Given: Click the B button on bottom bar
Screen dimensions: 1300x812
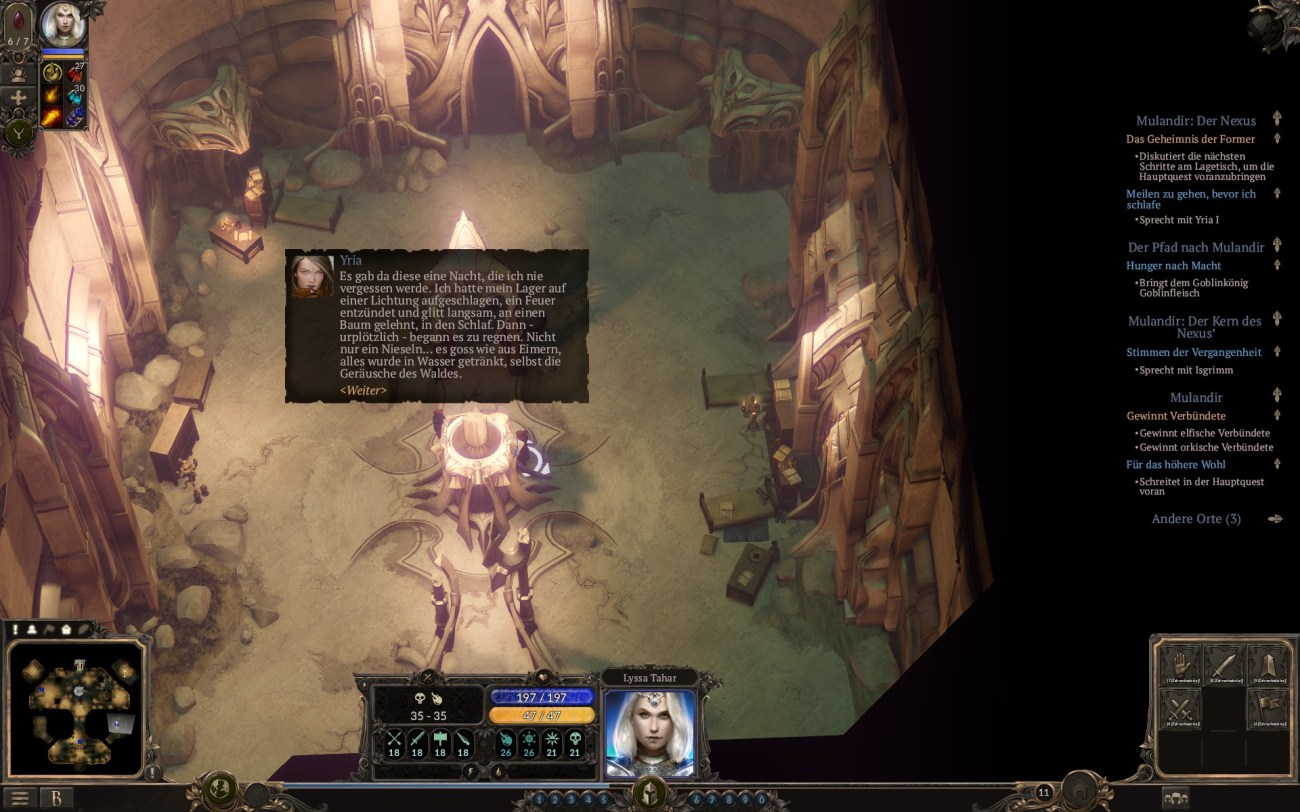Looking at the screenshot, I should pos(57,798).
